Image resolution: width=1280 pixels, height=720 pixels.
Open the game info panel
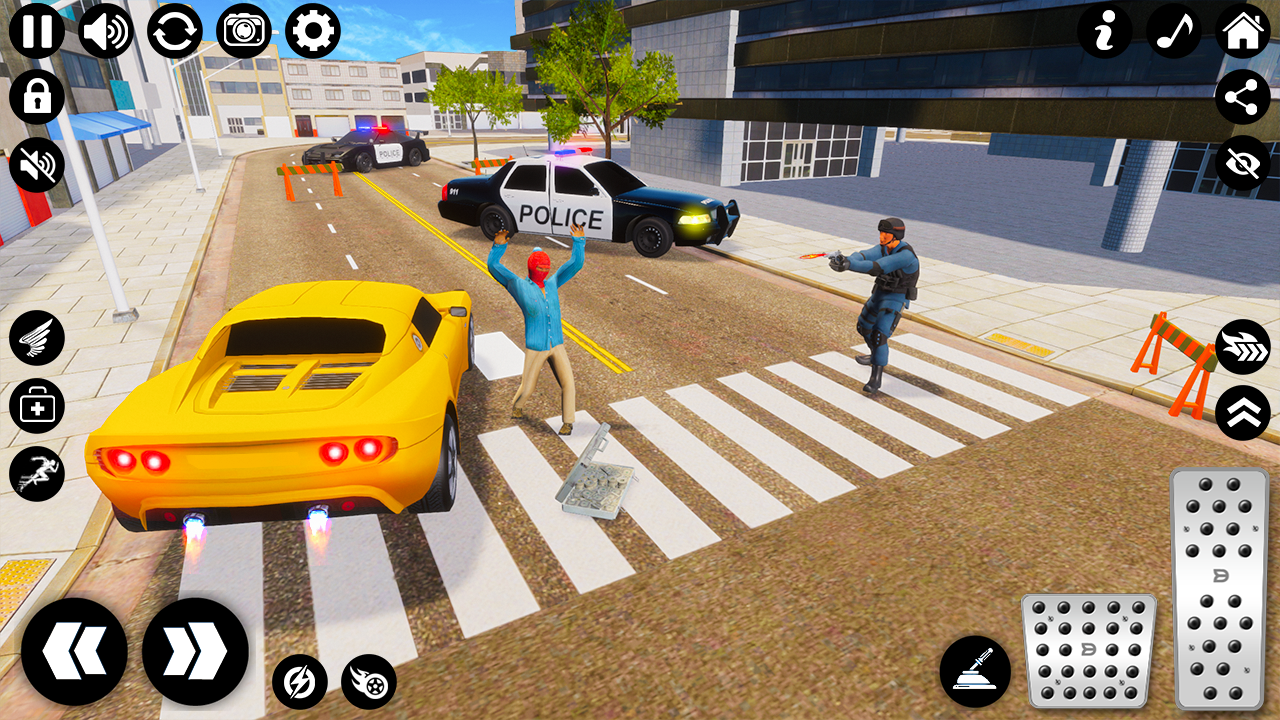[x=1105, y=31]
